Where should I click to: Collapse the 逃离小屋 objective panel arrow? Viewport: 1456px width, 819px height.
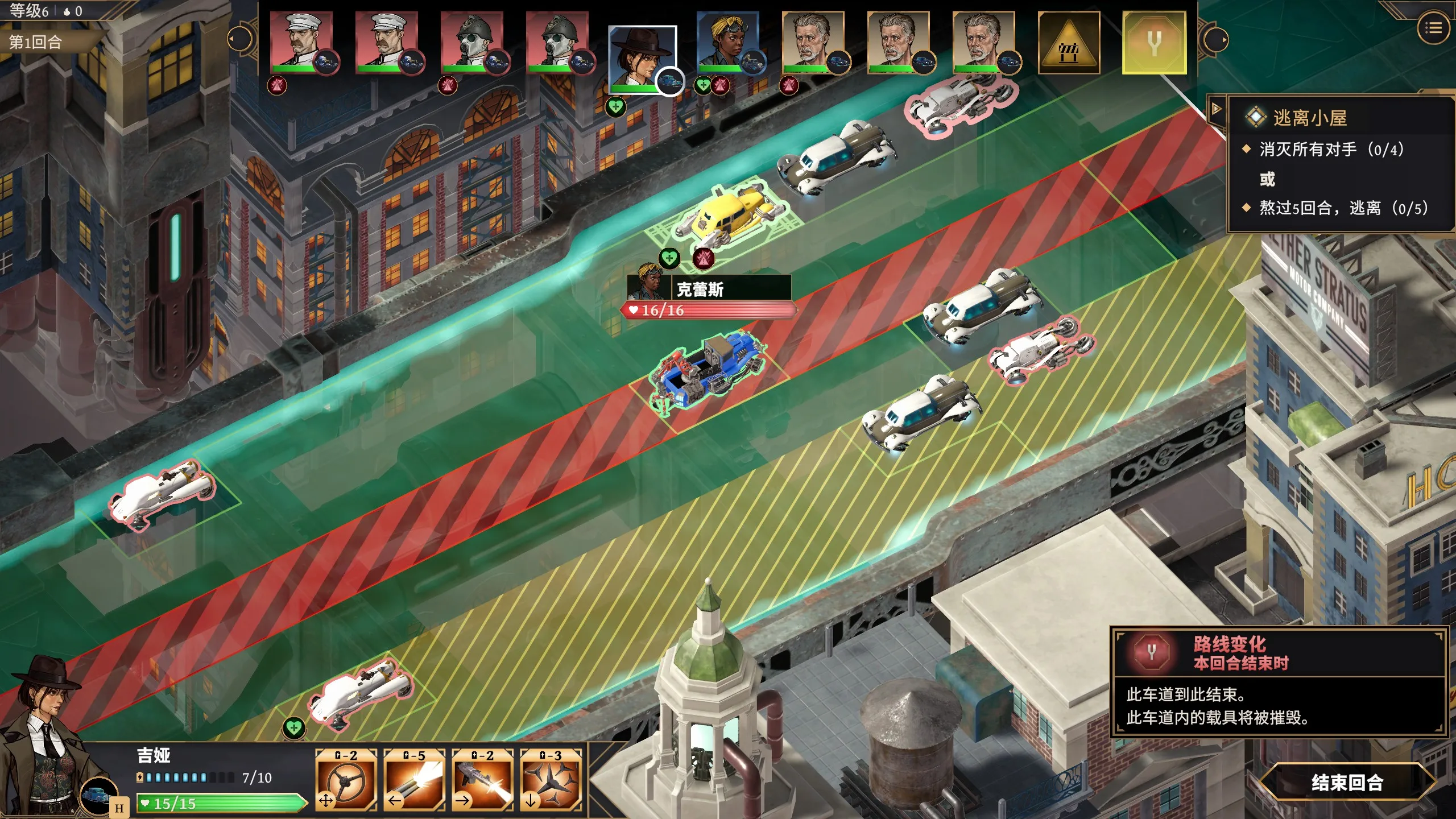(1216, 109)
